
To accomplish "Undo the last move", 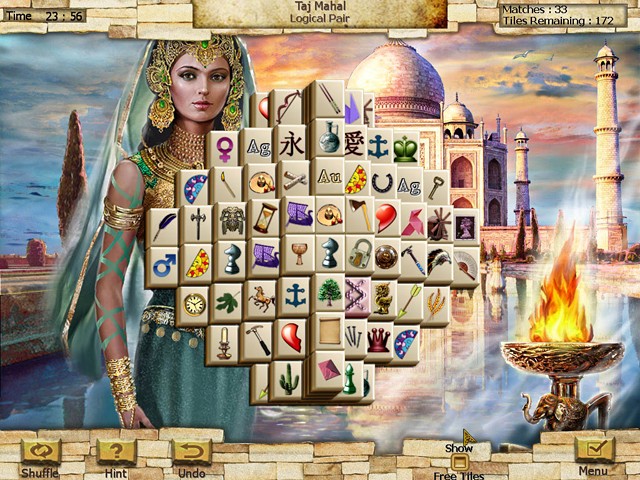I will [x=190, y=452].
